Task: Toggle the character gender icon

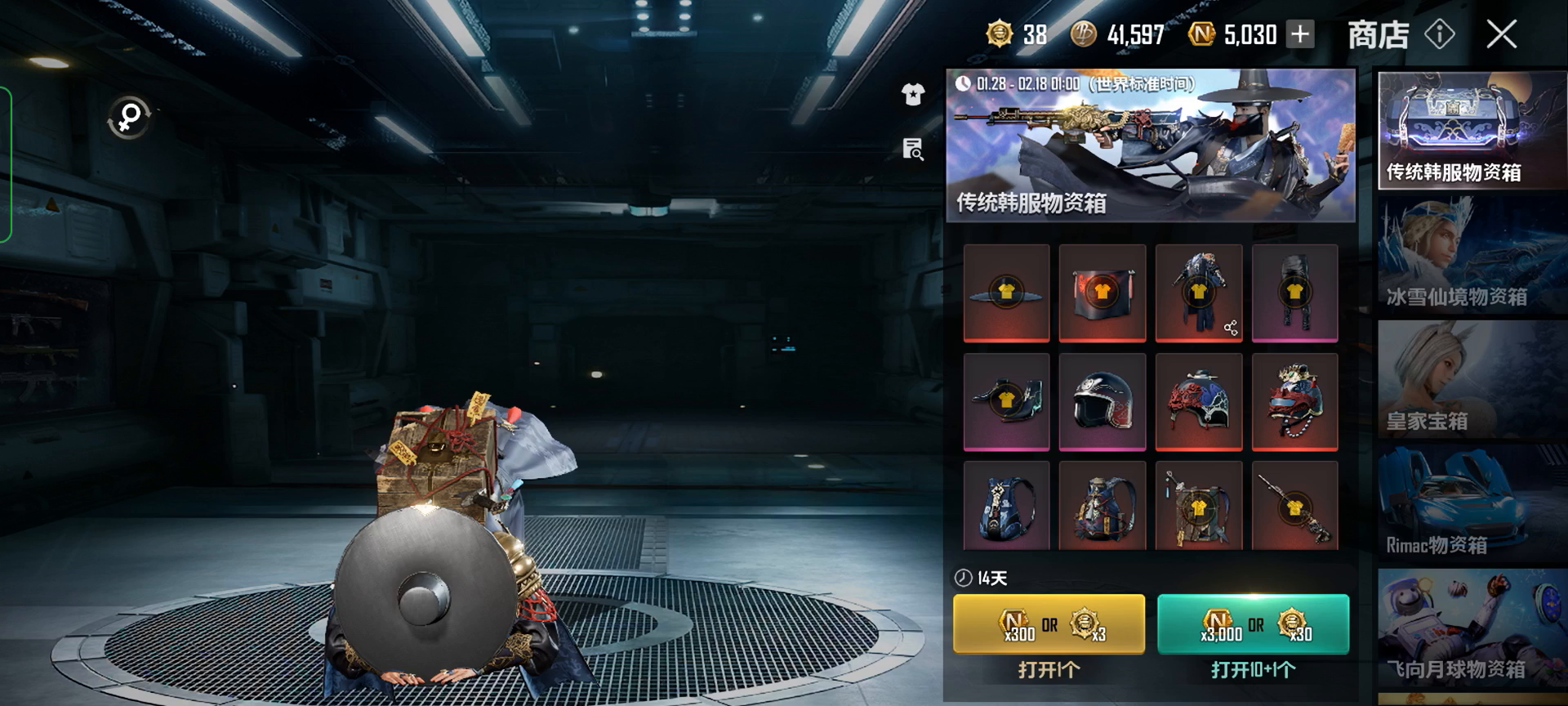Action: [129, 118]
